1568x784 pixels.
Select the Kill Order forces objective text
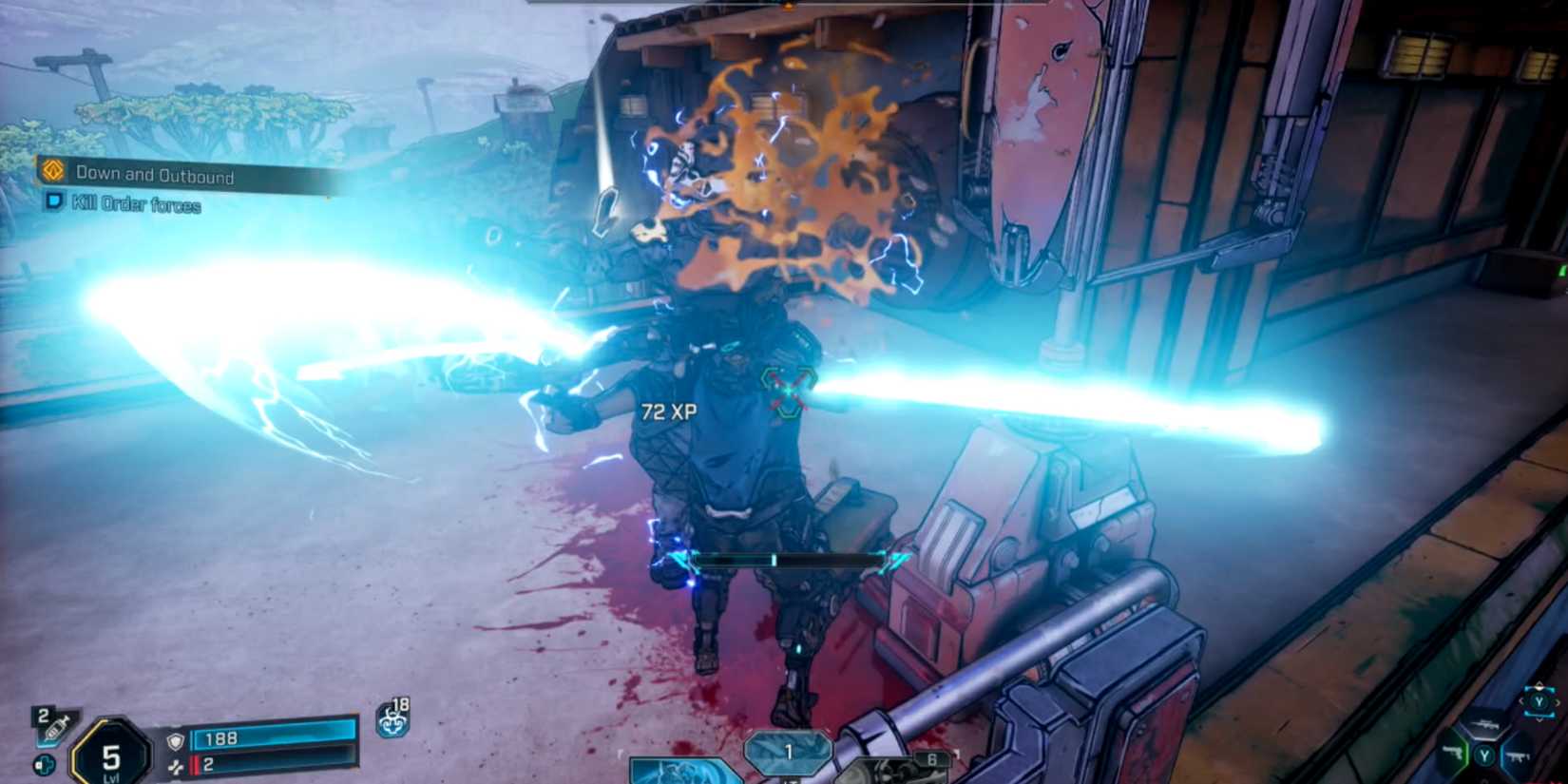pos(133,203)
